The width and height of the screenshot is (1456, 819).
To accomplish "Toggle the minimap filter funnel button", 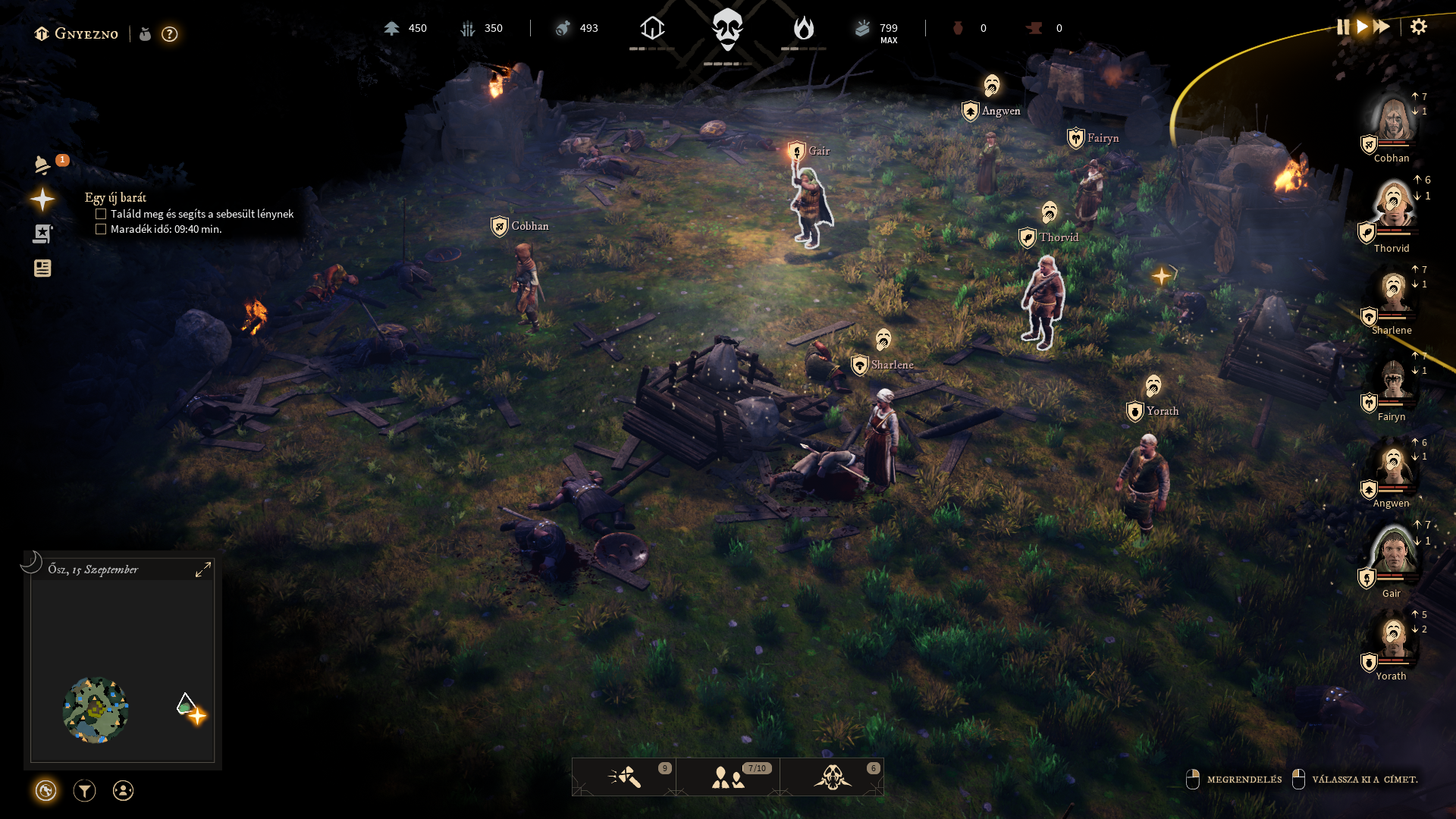I will (x=84, y=791).
